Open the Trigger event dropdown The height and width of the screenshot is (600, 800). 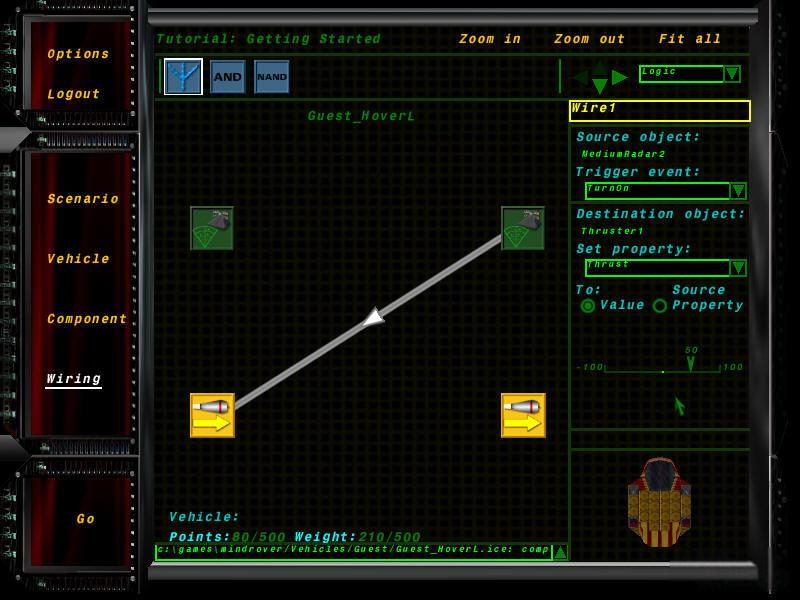[738, 191]
